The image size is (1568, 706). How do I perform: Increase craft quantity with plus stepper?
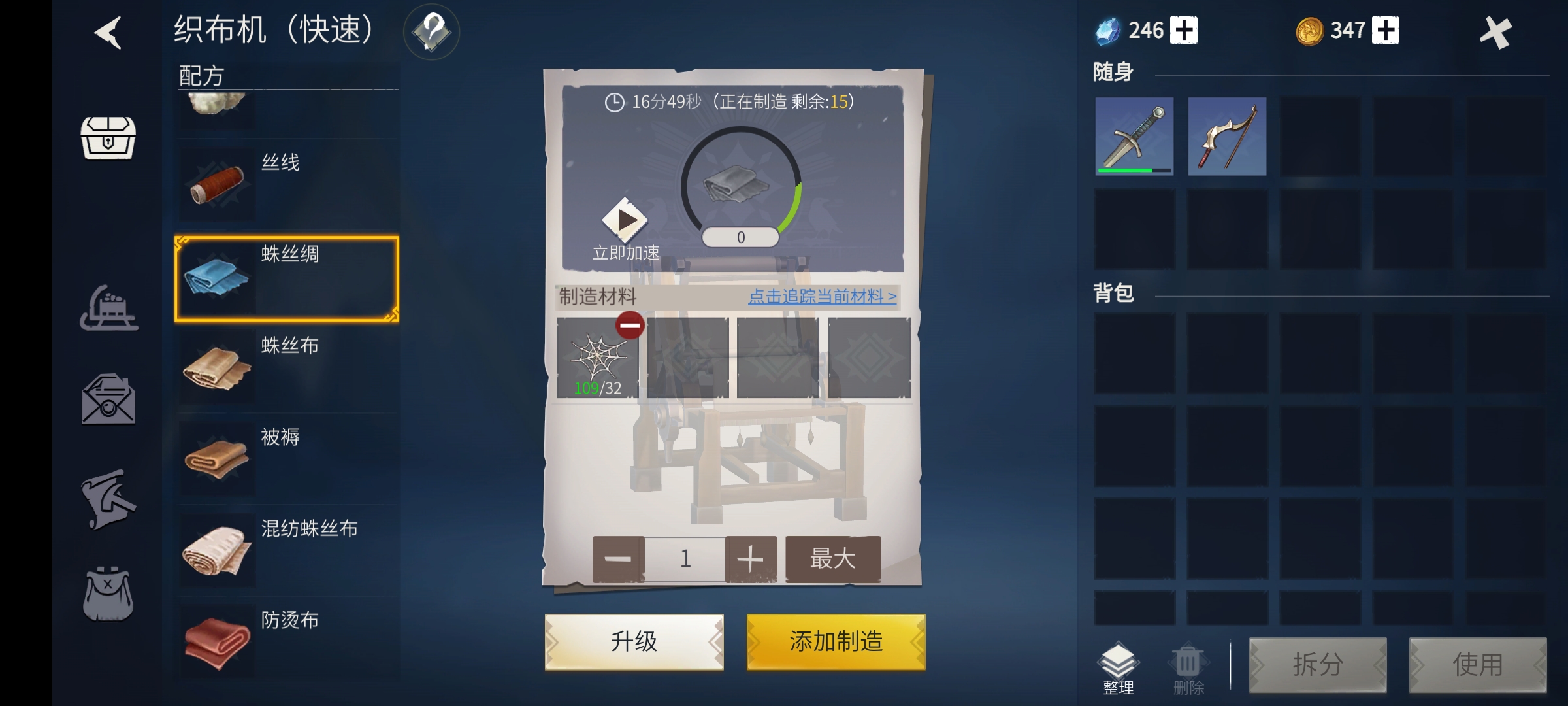(750, 558)
